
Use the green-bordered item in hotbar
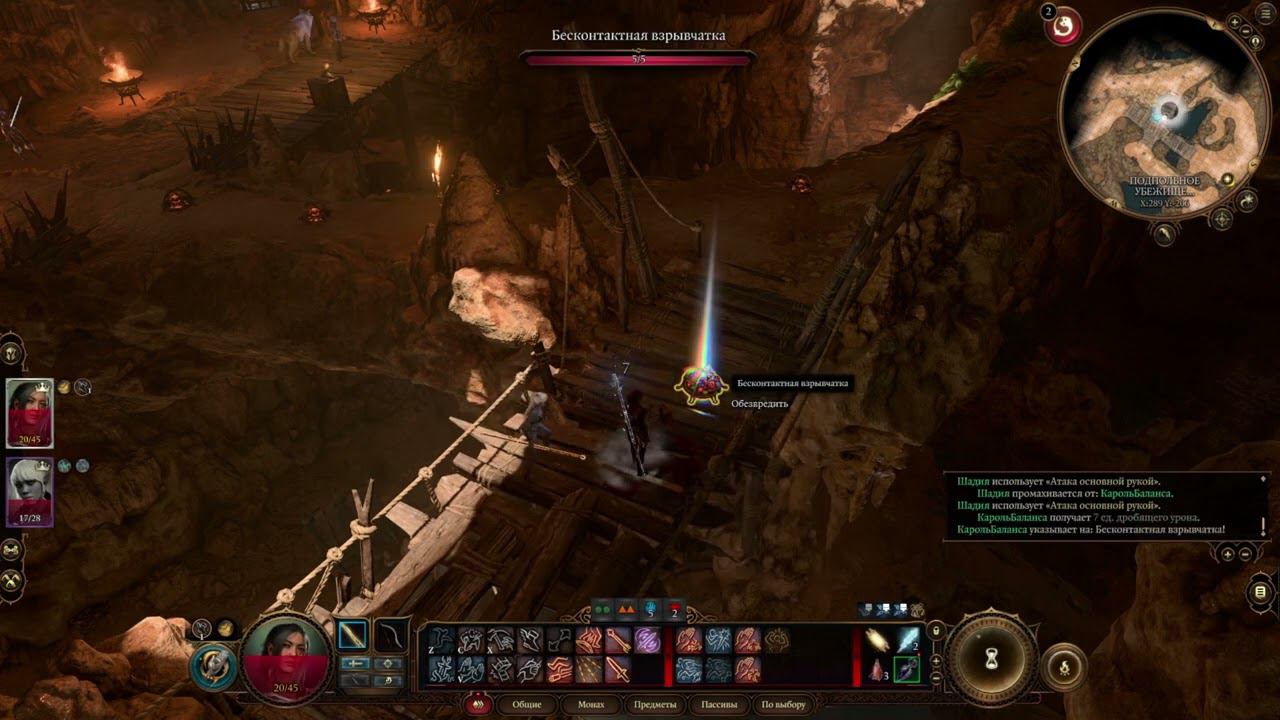pyautogui.click(x=907, y=669)
